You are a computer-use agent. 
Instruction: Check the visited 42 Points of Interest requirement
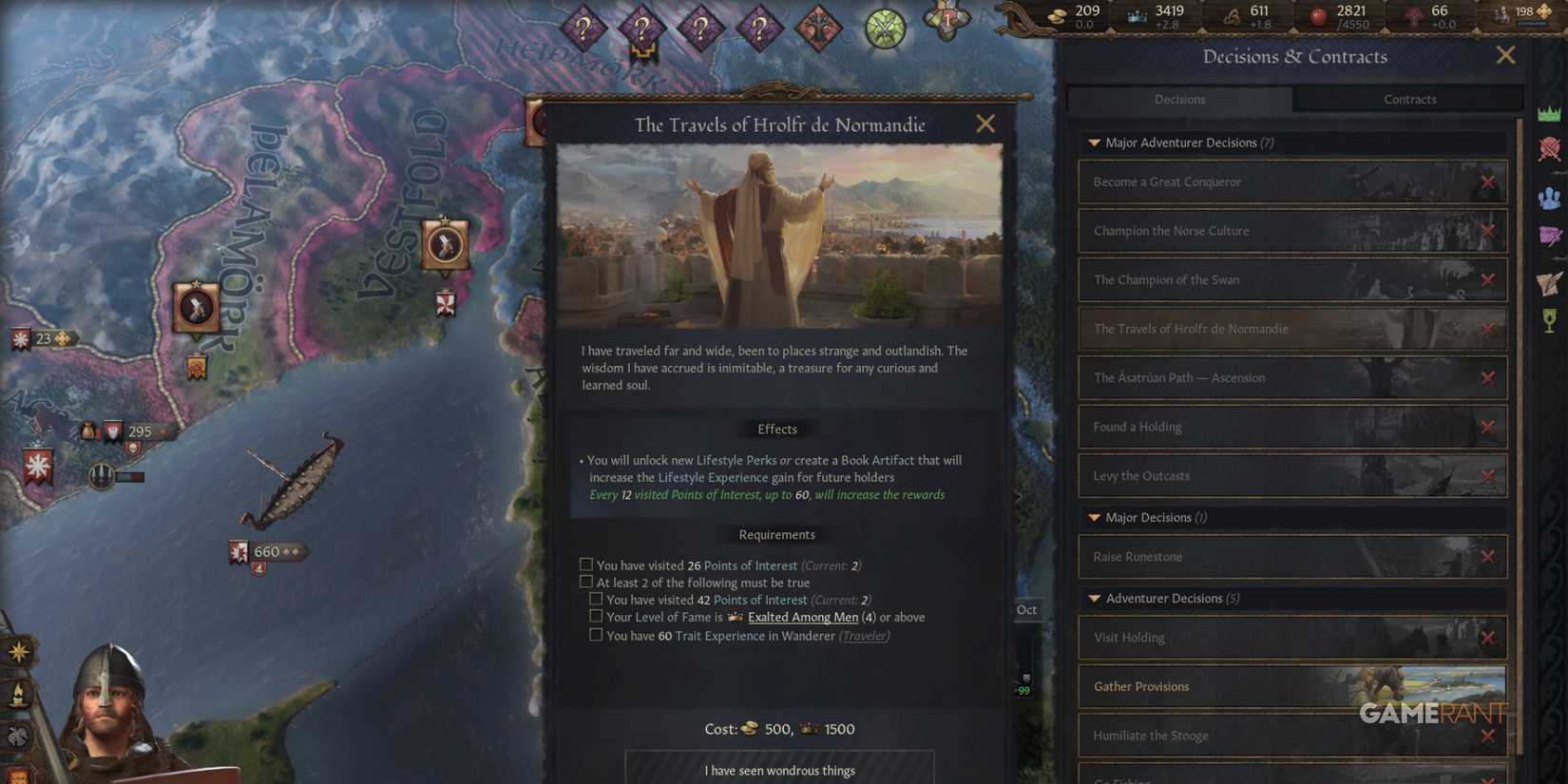[597, 599]
